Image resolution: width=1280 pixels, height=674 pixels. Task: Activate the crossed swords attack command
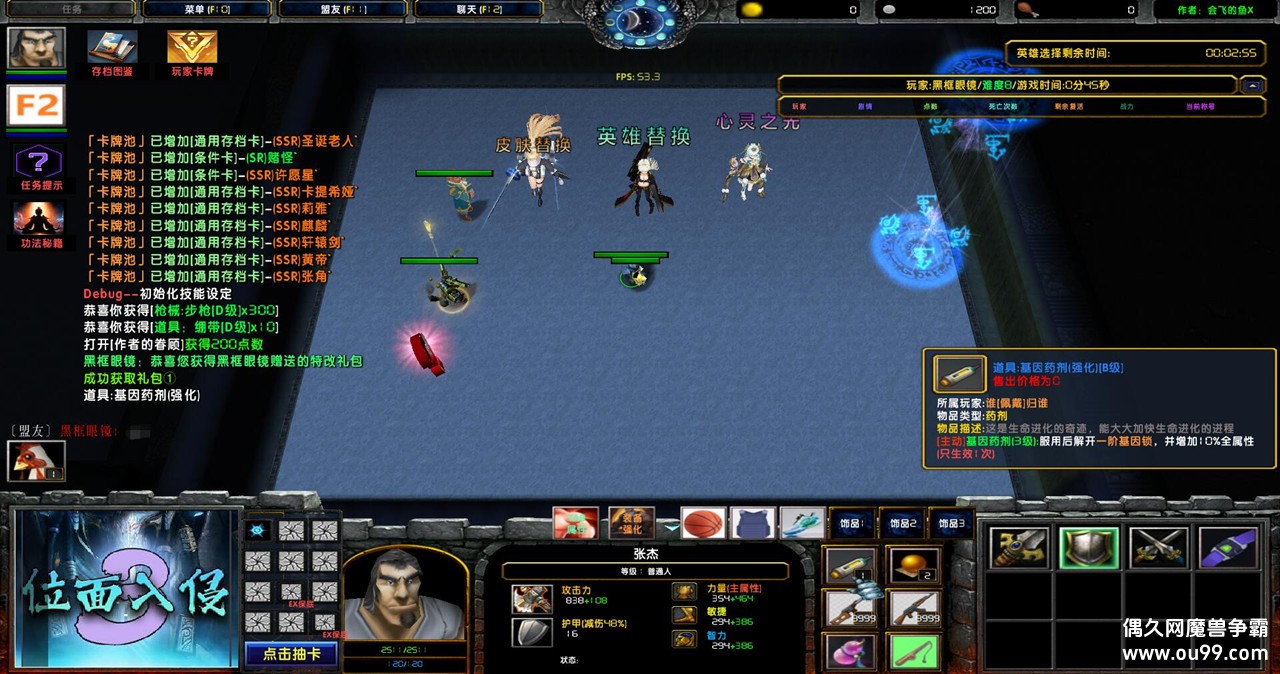tap(1158, 548)
